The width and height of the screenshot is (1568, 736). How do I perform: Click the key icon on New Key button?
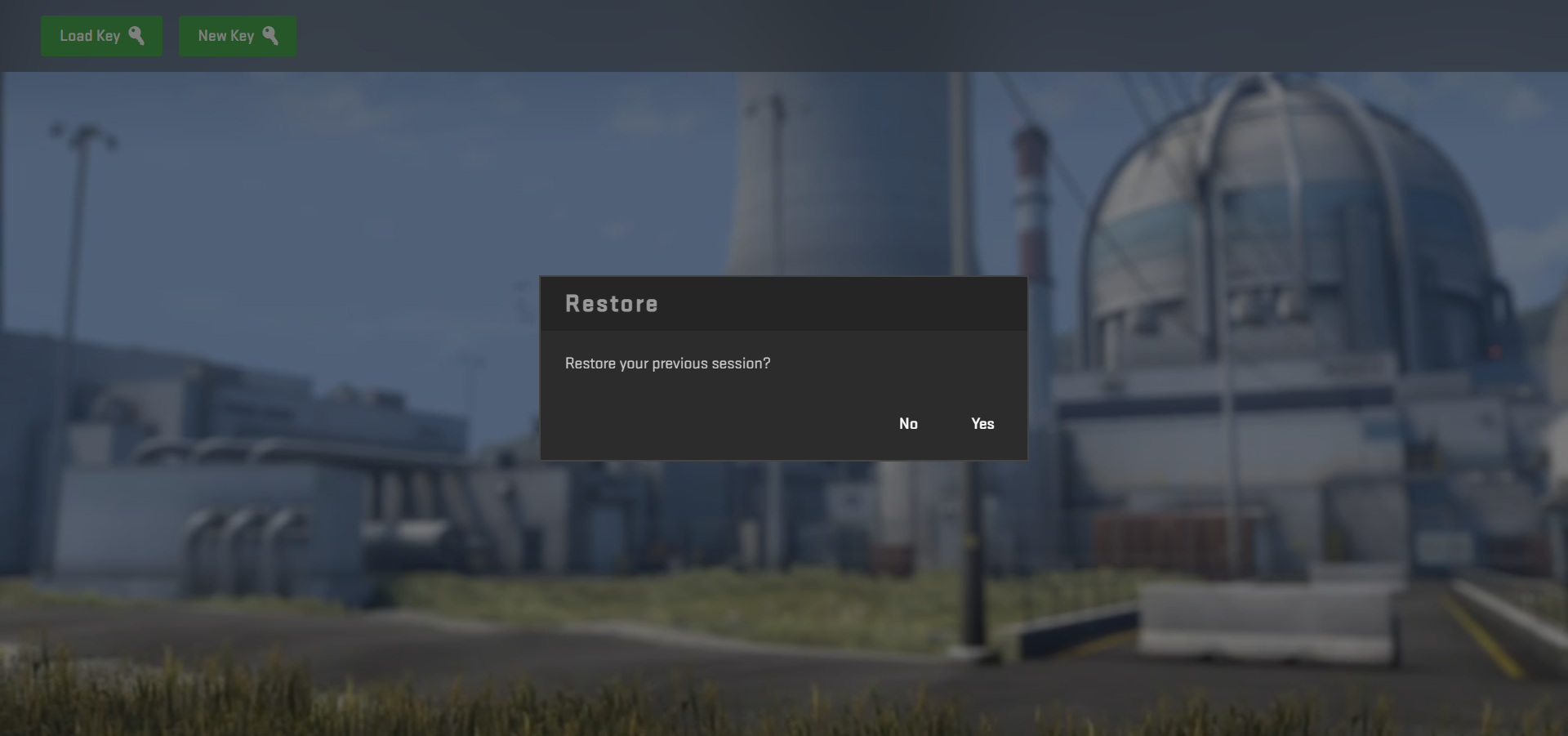tap(272, 35)
